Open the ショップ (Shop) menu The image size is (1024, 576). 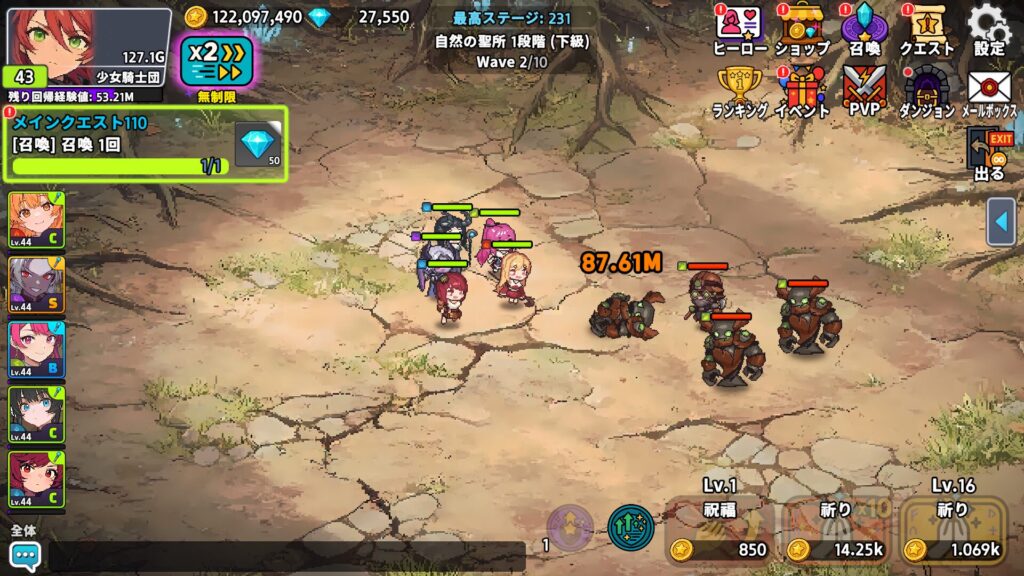(x=802, y=28)
